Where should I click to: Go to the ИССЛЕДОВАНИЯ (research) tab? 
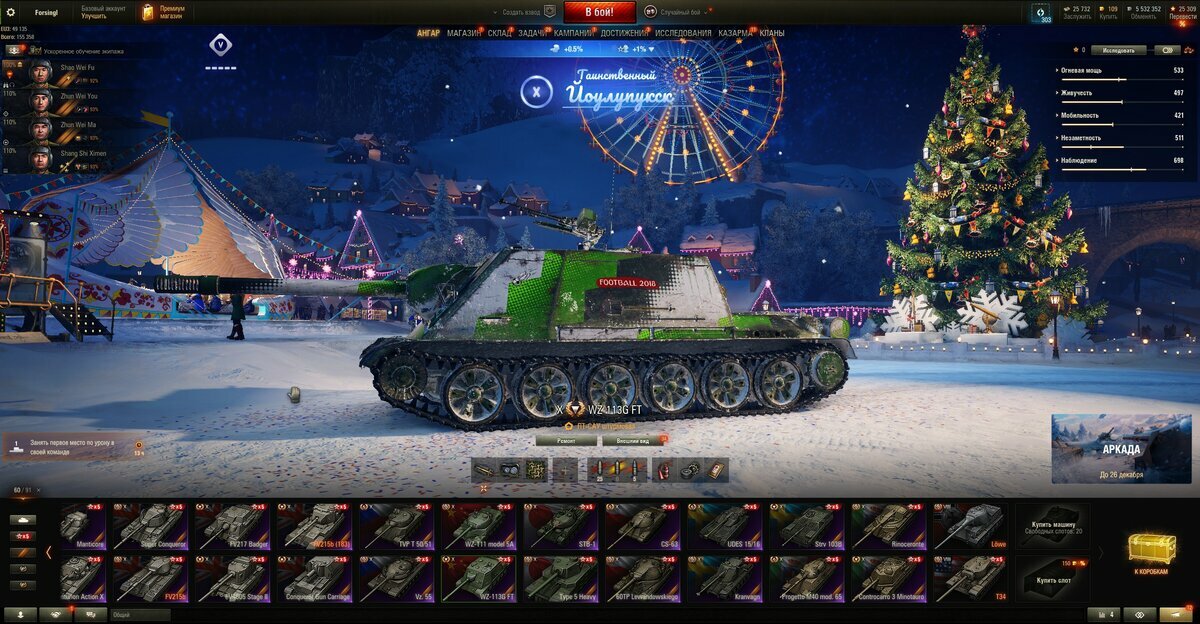(683, 33)
